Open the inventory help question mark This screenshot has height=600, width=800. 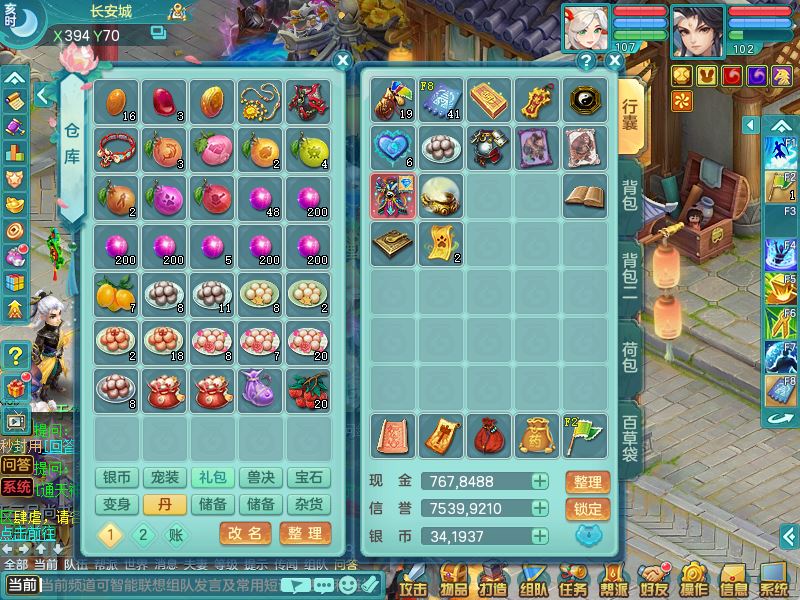coord(586,61)
